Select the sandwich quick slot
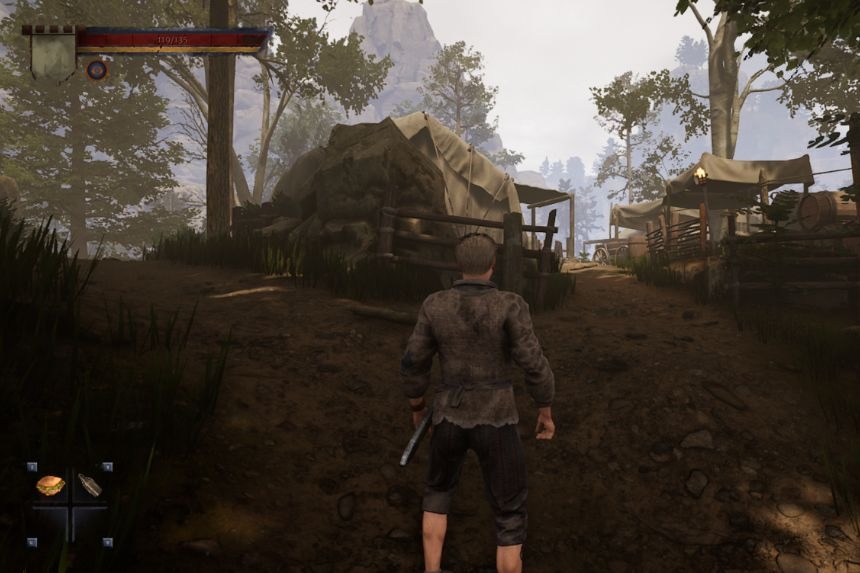The width and height of the screenshot is (860, 573). tap(51, 486)
